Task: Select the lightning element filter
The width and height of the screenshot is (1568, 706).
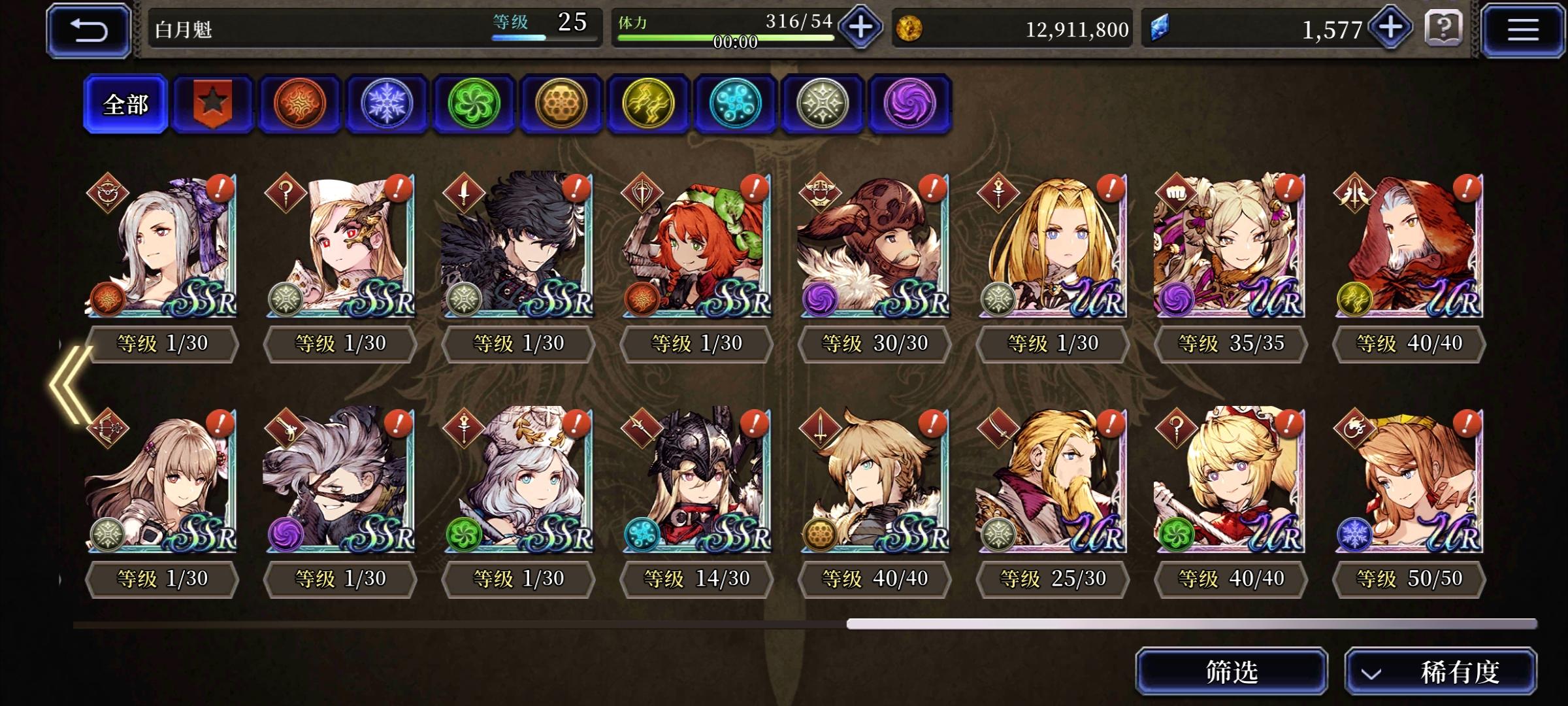Action: point(649,105)
